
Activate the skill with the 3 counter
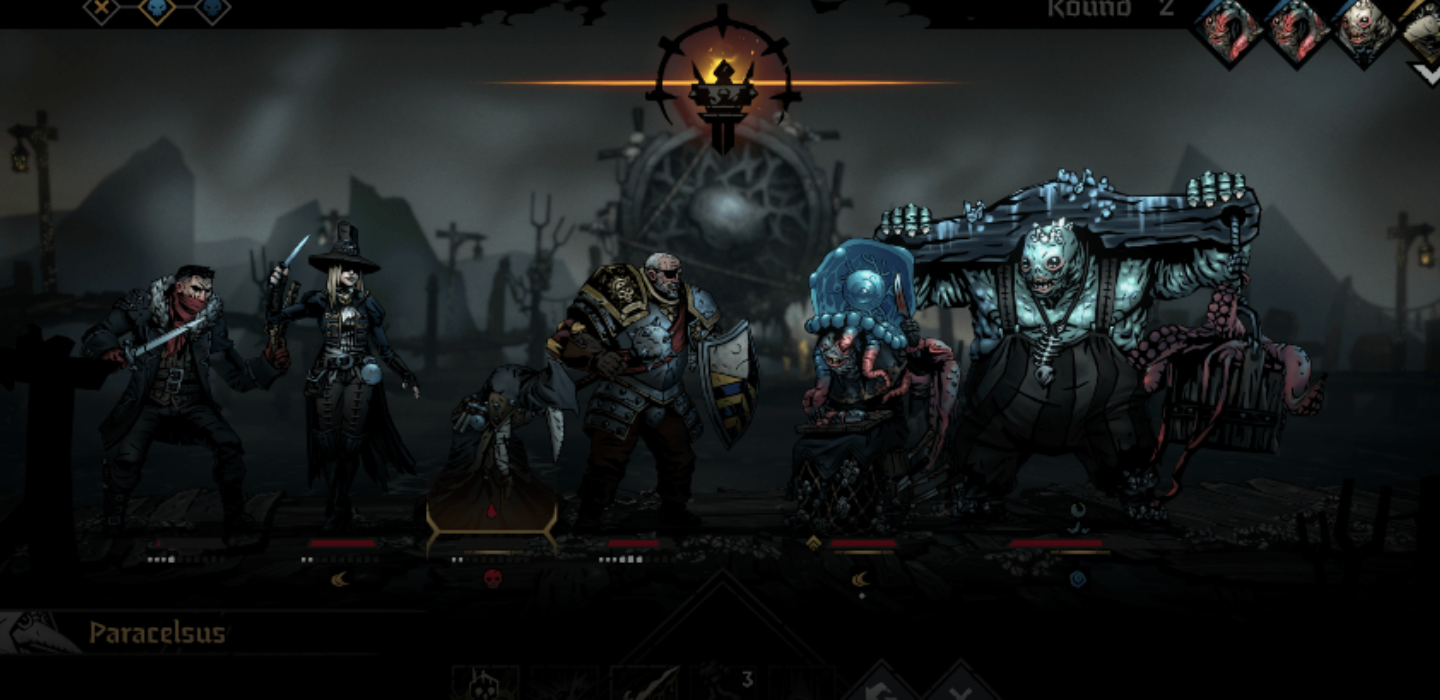coord(725,684)
